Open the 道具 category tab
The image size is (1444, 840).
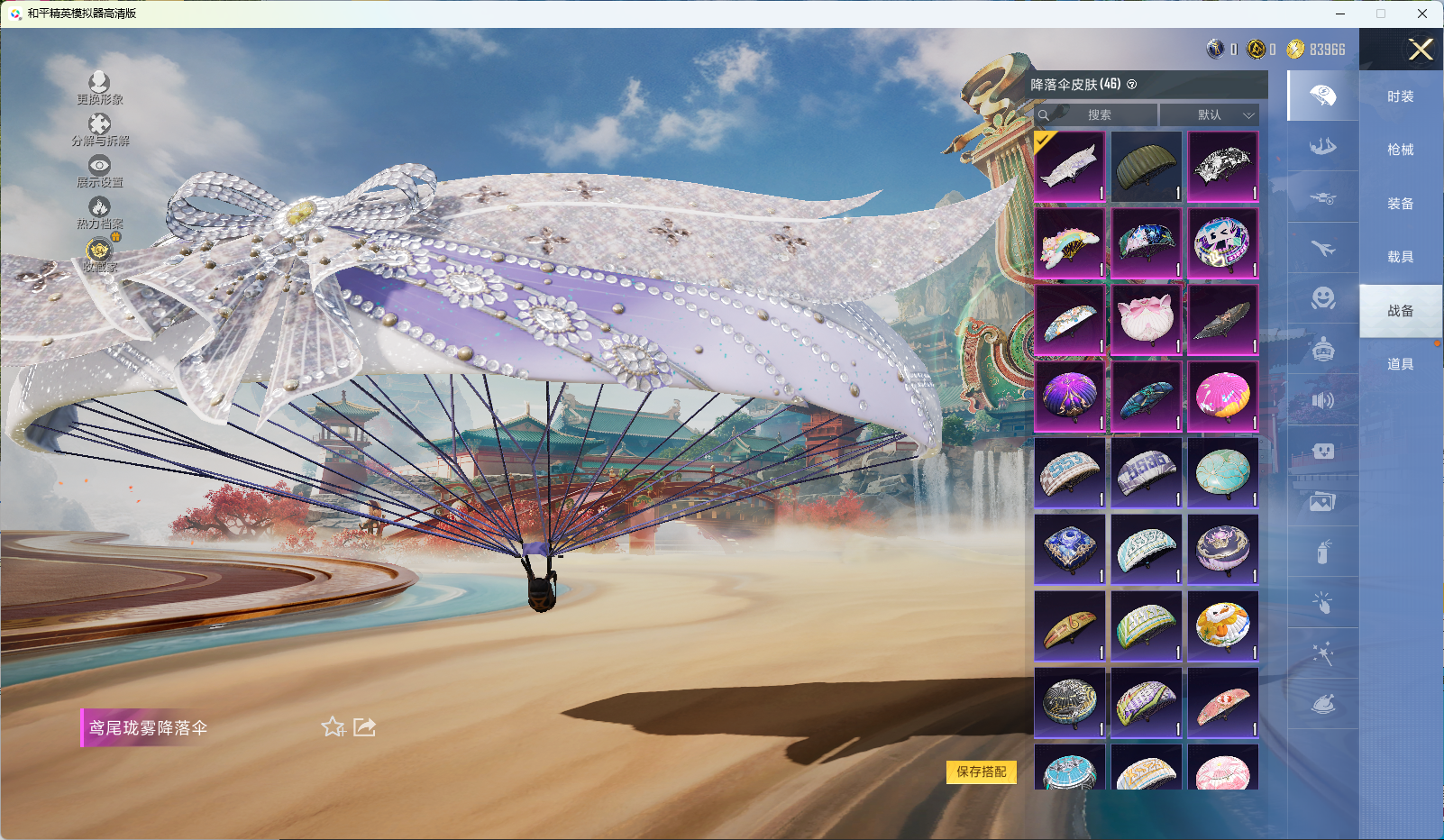point(1400,364)
